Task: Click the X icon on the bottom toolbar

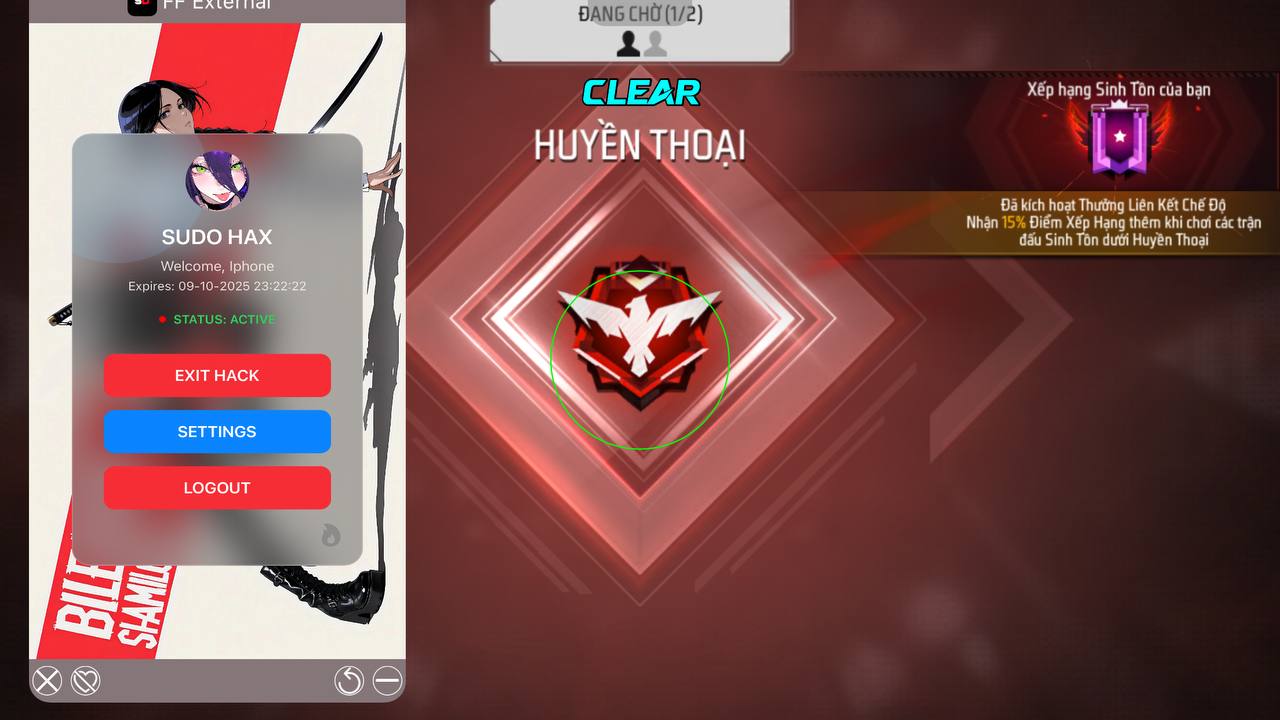Action: [46, 681]
